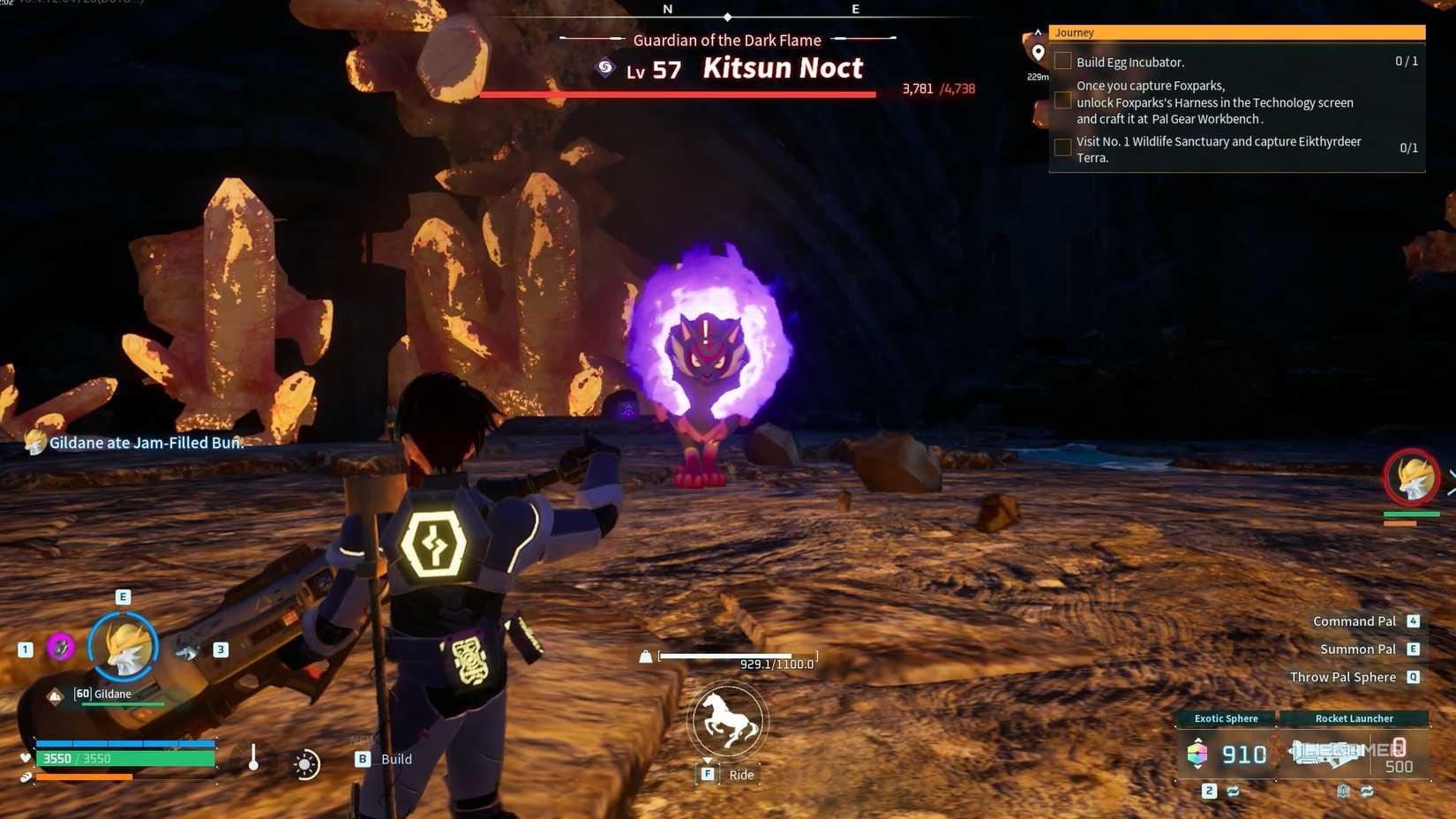Click the location pin on the minimap

(1038, 53)
